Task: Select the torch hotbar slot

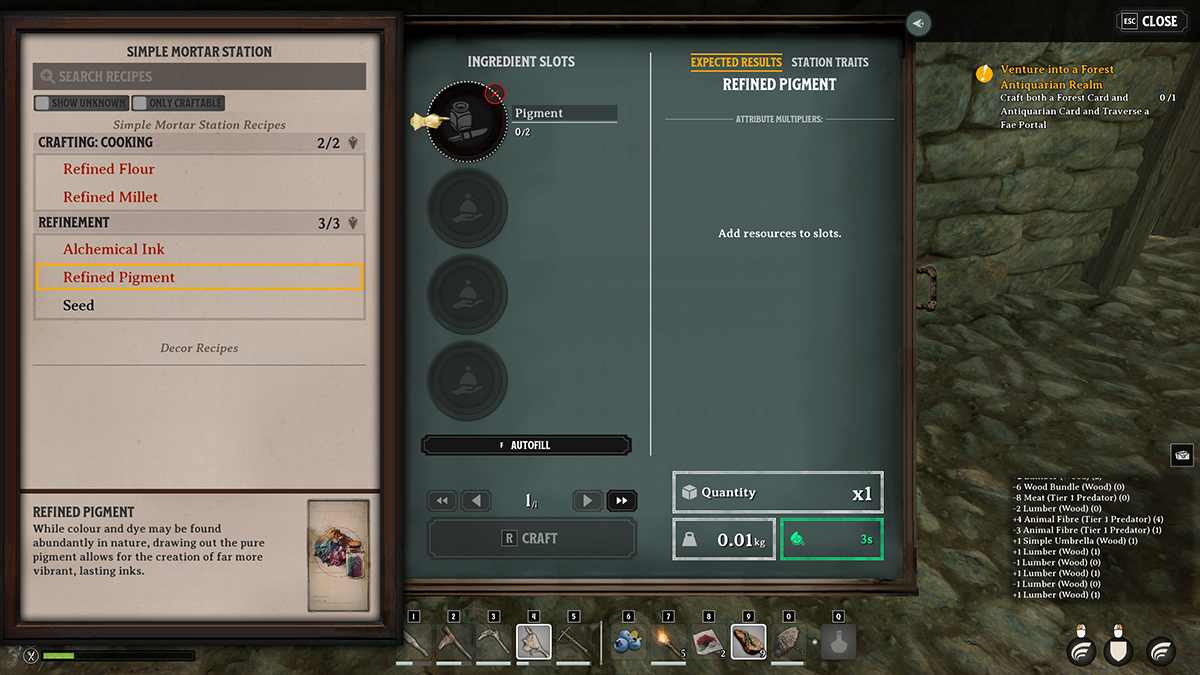Action: click(668, 641)
